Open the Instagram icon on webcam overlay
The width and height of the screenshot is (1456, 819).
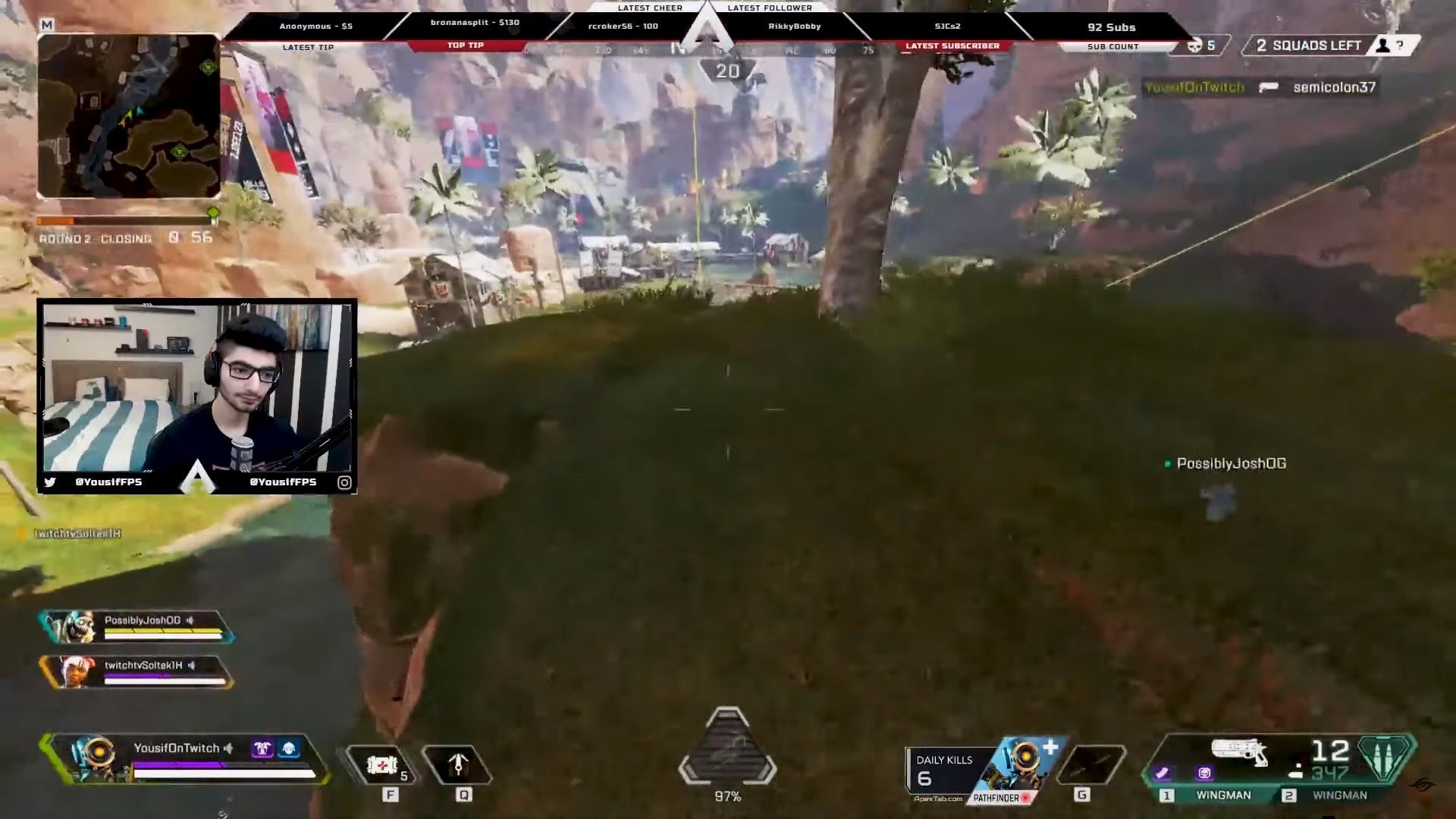pyautogui.click(x=346, y=482)
